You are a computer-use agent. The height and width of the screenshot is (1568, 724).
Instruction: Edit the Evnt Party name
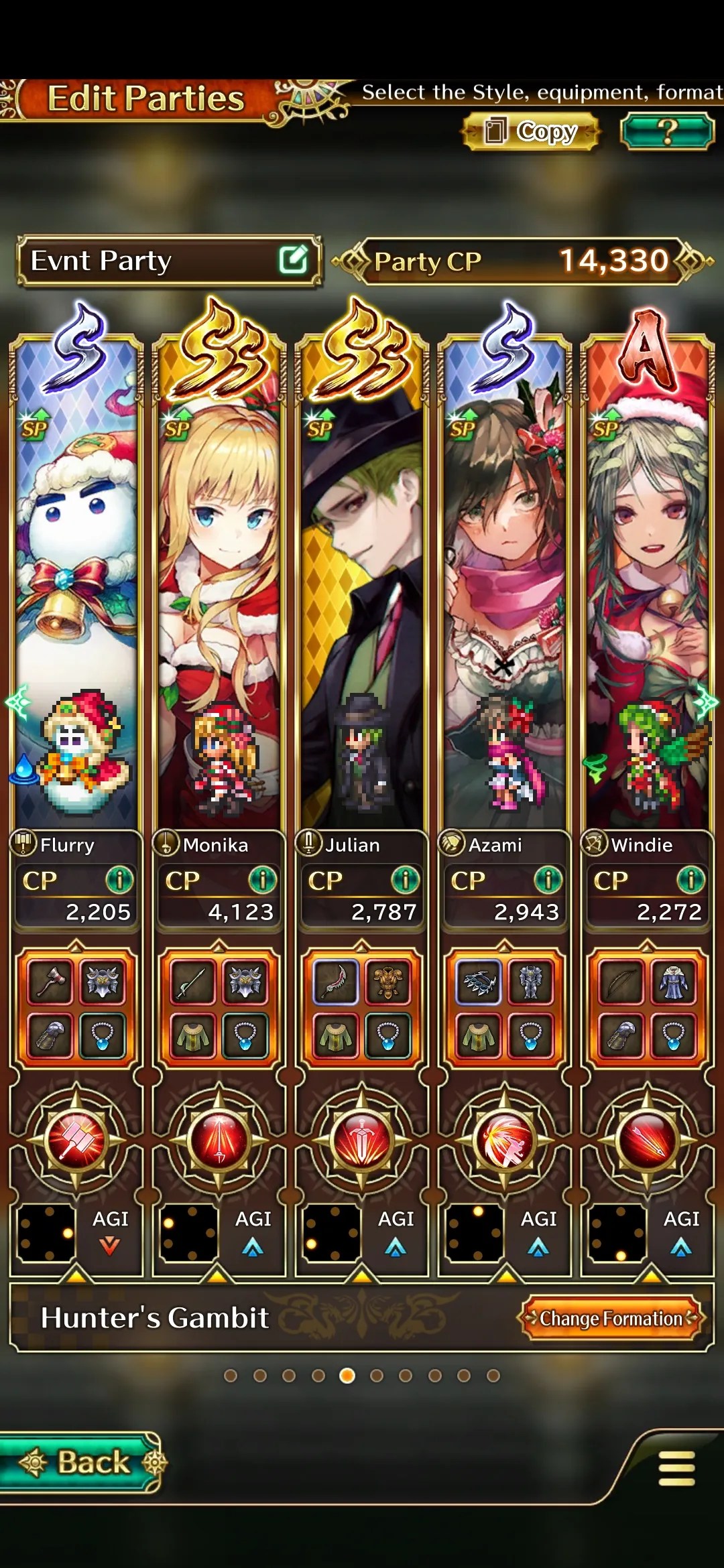[293, 260]
